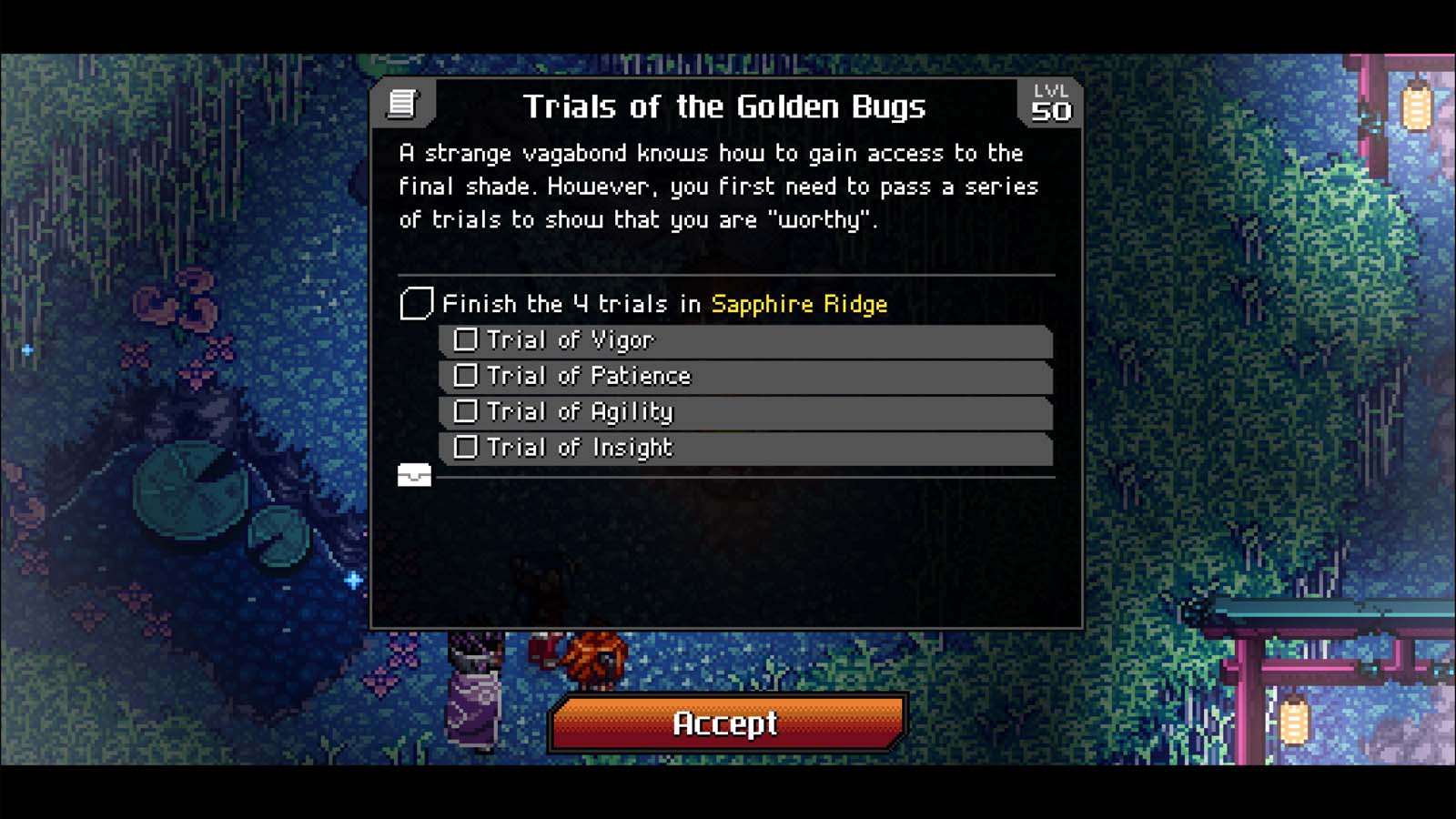Click the quest description paragraph
The image size is (1456, 819).
click(719, 187)
